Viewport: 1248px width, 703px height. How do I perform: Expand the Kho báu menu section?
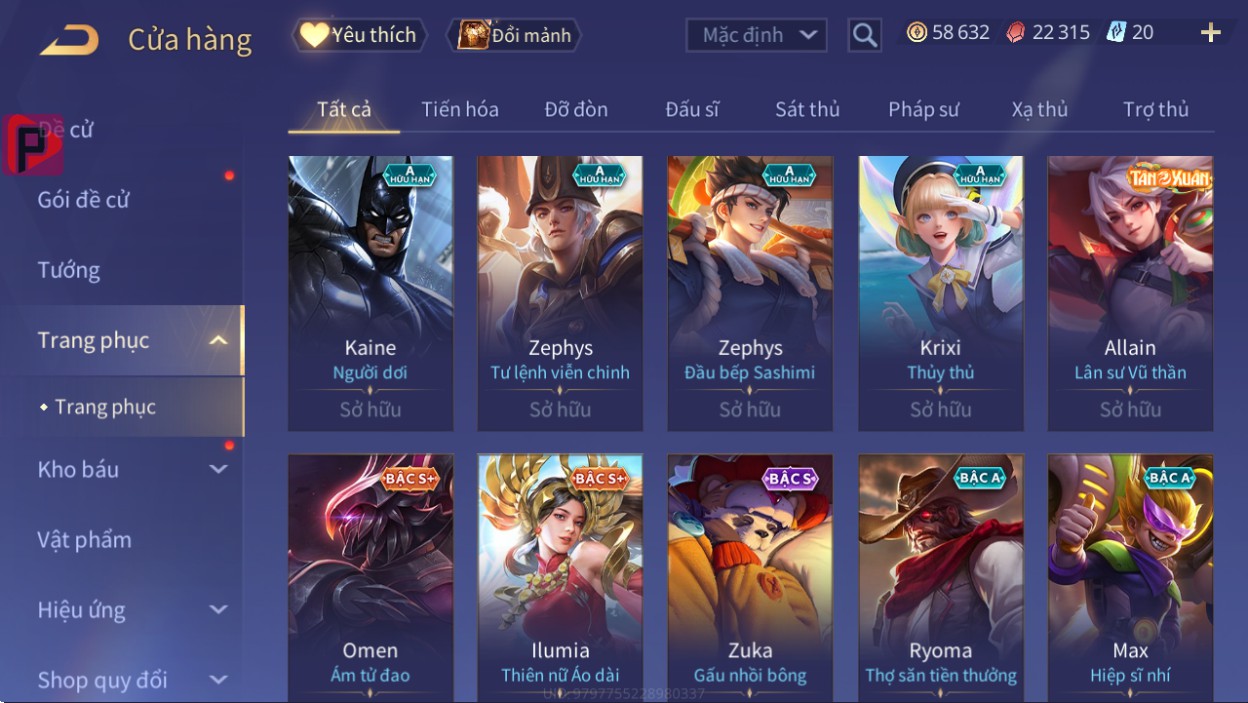click(130, 469)
